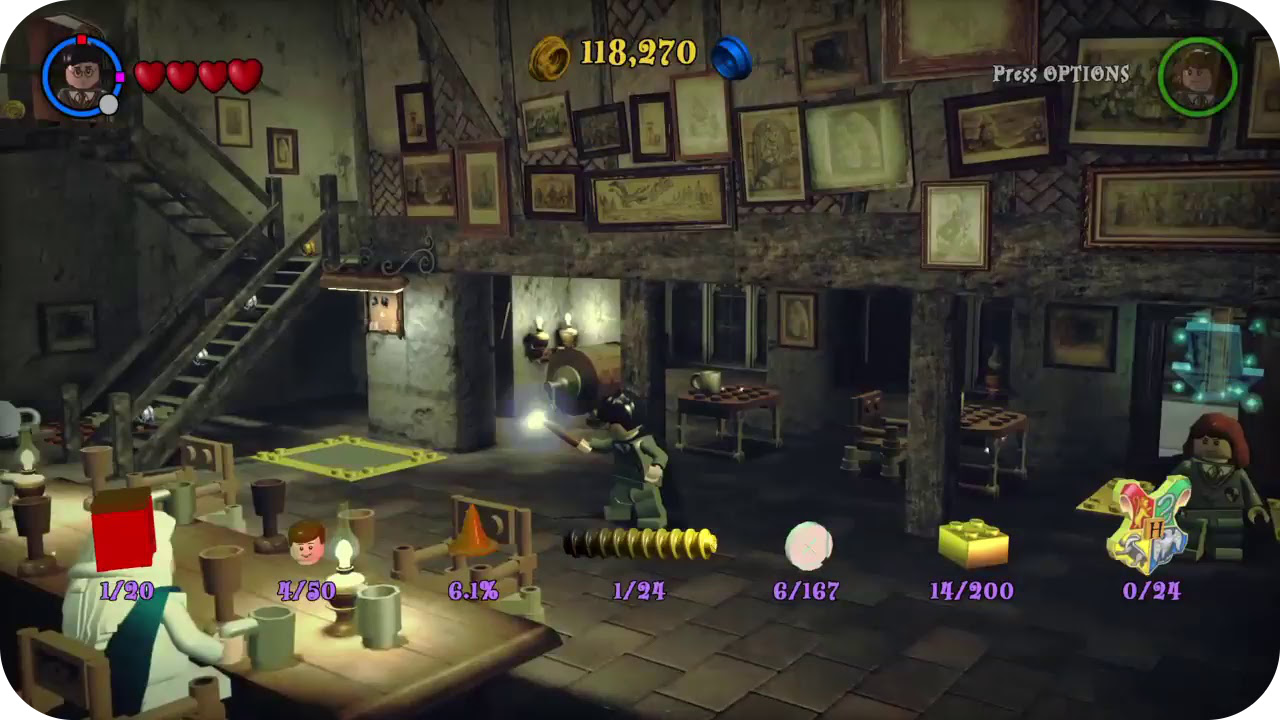1280x720 pixels.
Task: Click the golden screw piece icon
Action: click(x=641, y=543)
